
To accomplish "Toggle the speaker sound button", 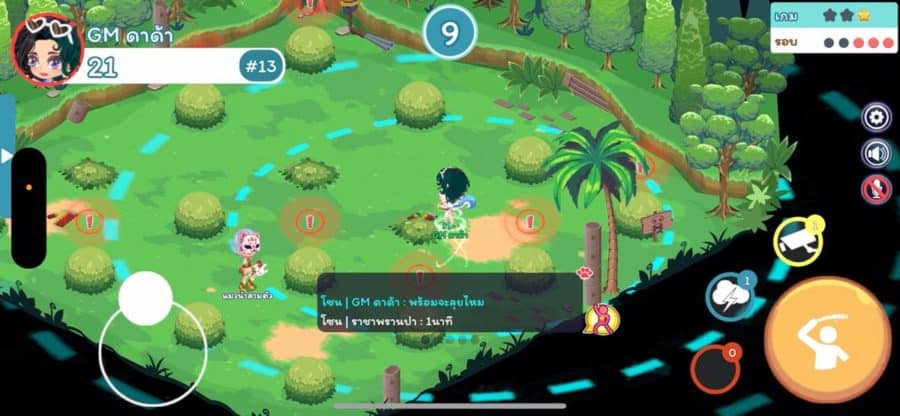I will point(876,153).
